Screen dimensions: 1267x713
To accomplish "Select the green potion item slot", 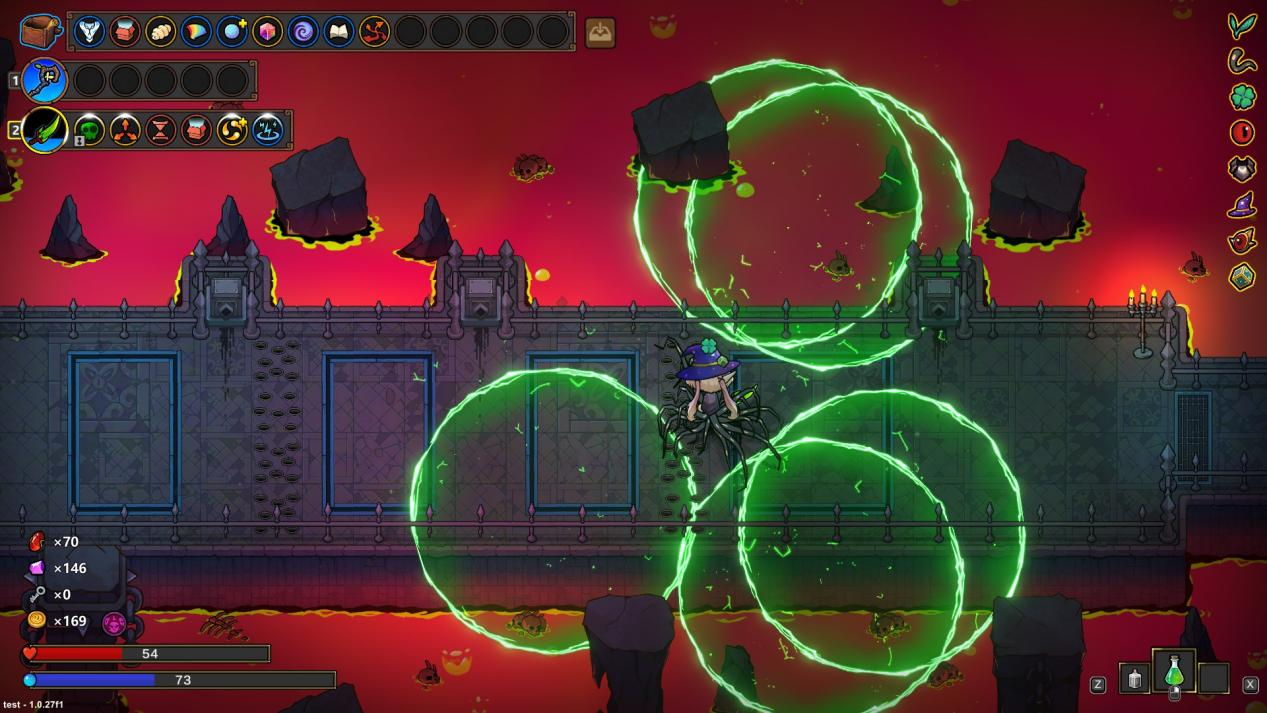I will click(x=1174, y=672).
